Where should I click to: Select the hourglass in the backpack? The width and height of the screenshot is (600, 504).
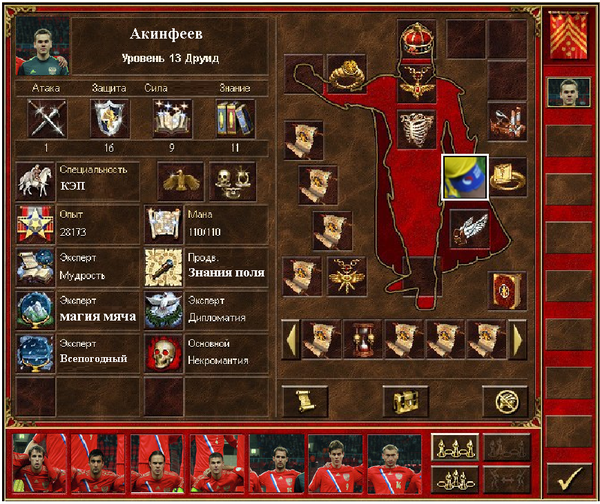[x=363, y=339]
